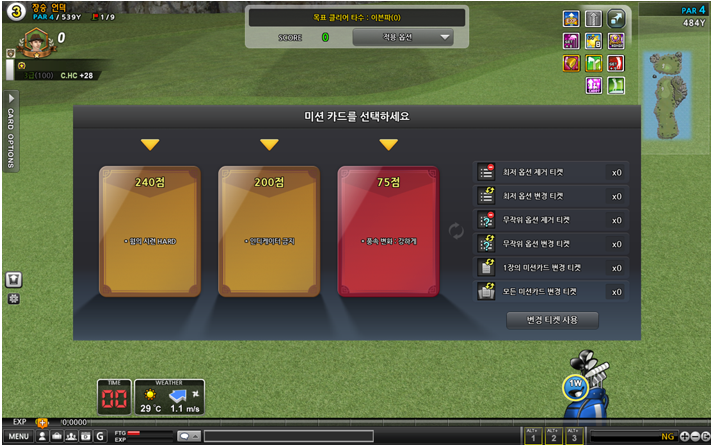711x445 pixels.
Task: Open the MENU button
Action: (18, 436)
